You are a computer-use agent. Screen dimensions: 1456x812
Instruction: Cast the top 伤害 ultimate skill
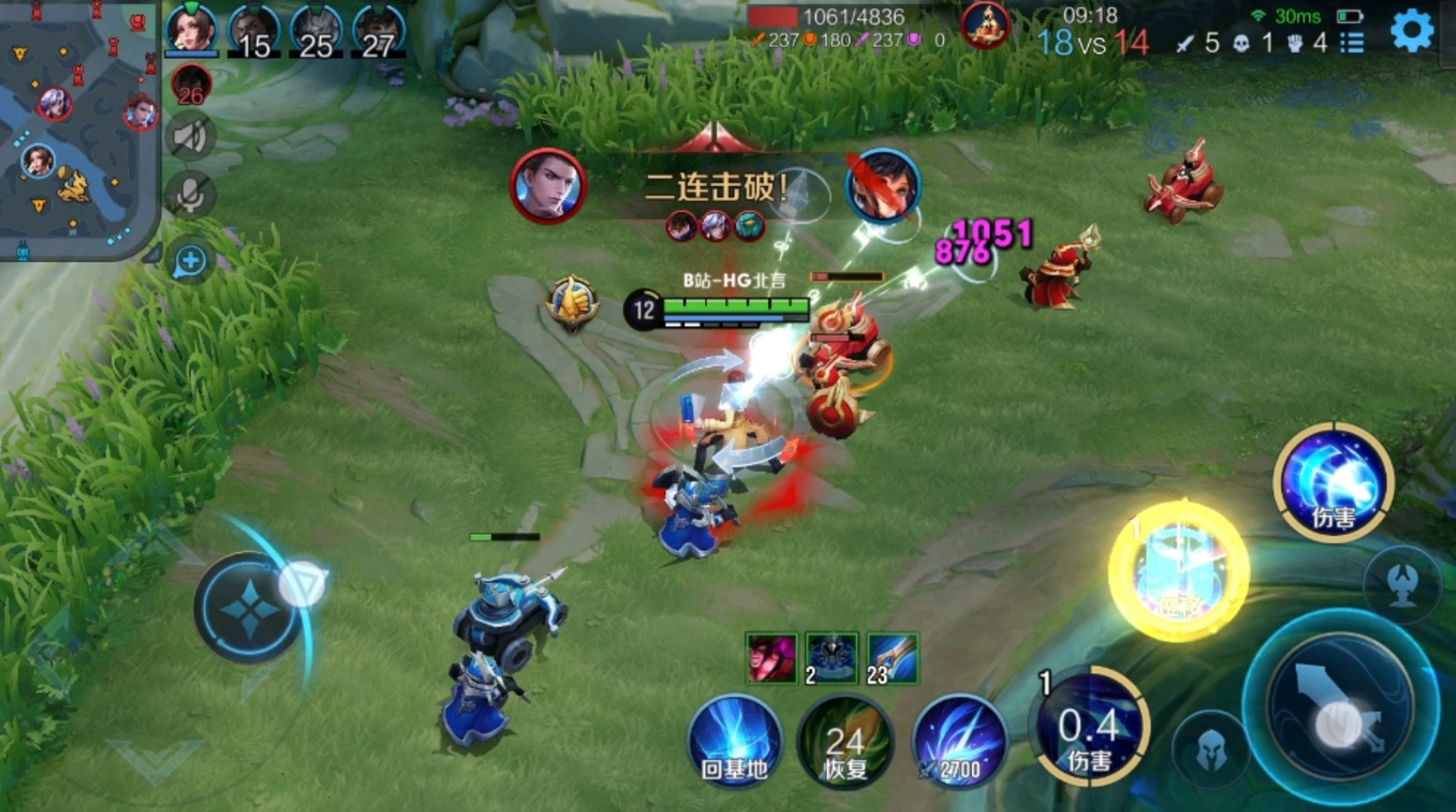point(1332,481)
